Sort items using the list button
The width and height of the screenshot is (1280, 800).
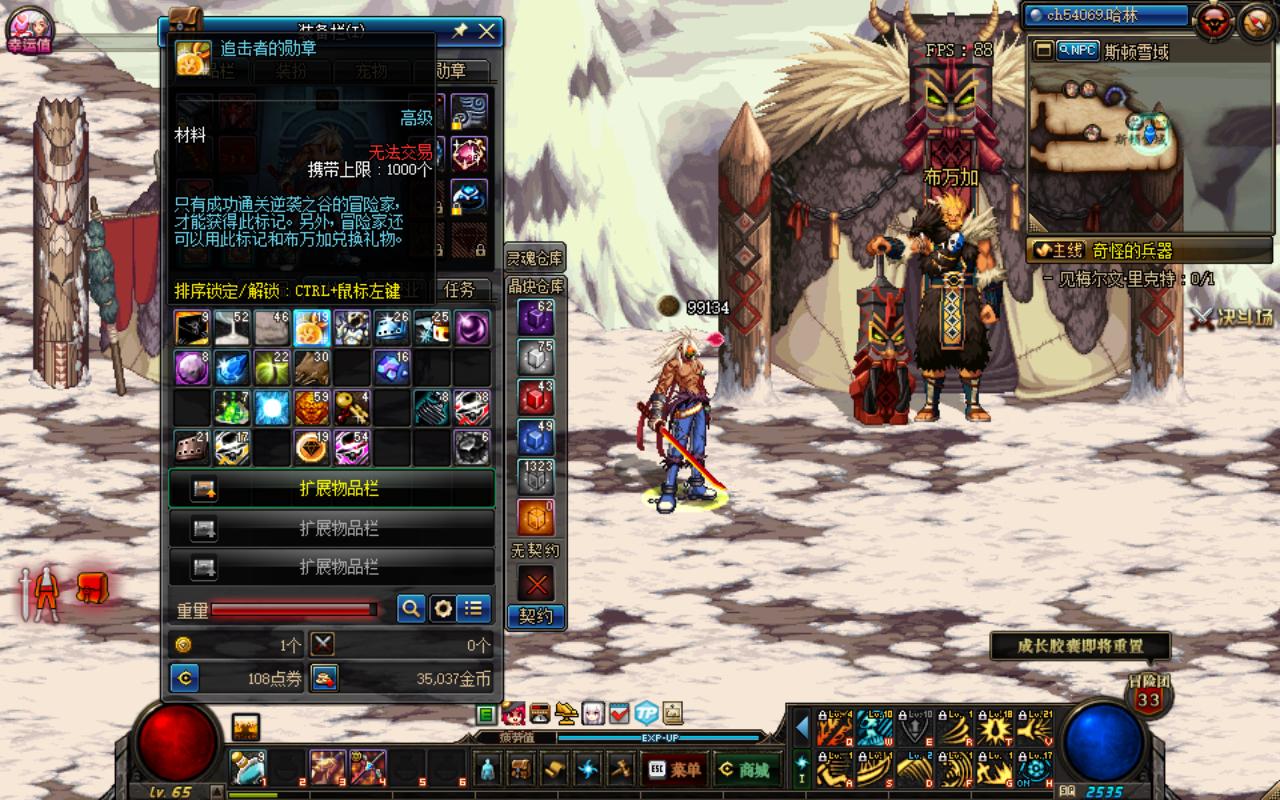(x=474, y=608)
